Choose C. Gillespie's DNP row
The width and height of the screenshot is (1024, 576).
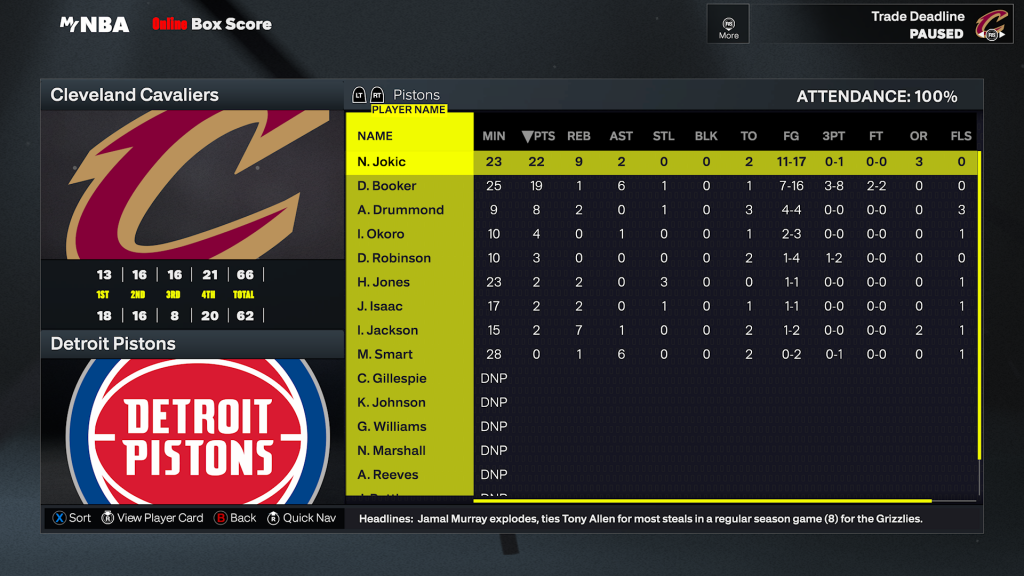pos(392,378)
